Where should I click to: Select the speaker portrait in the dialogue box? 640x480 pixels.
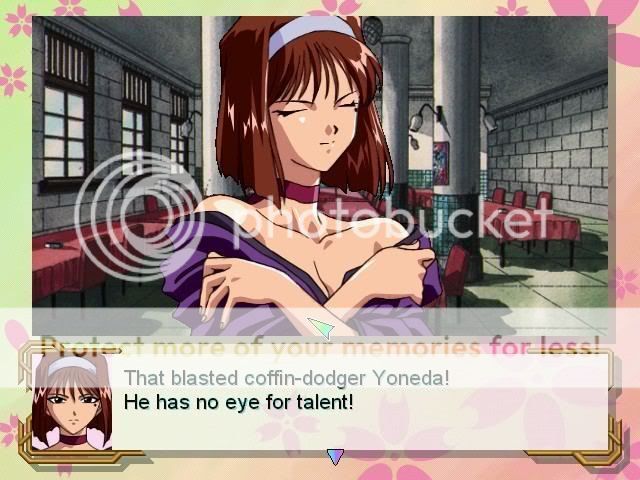point(72,402)
